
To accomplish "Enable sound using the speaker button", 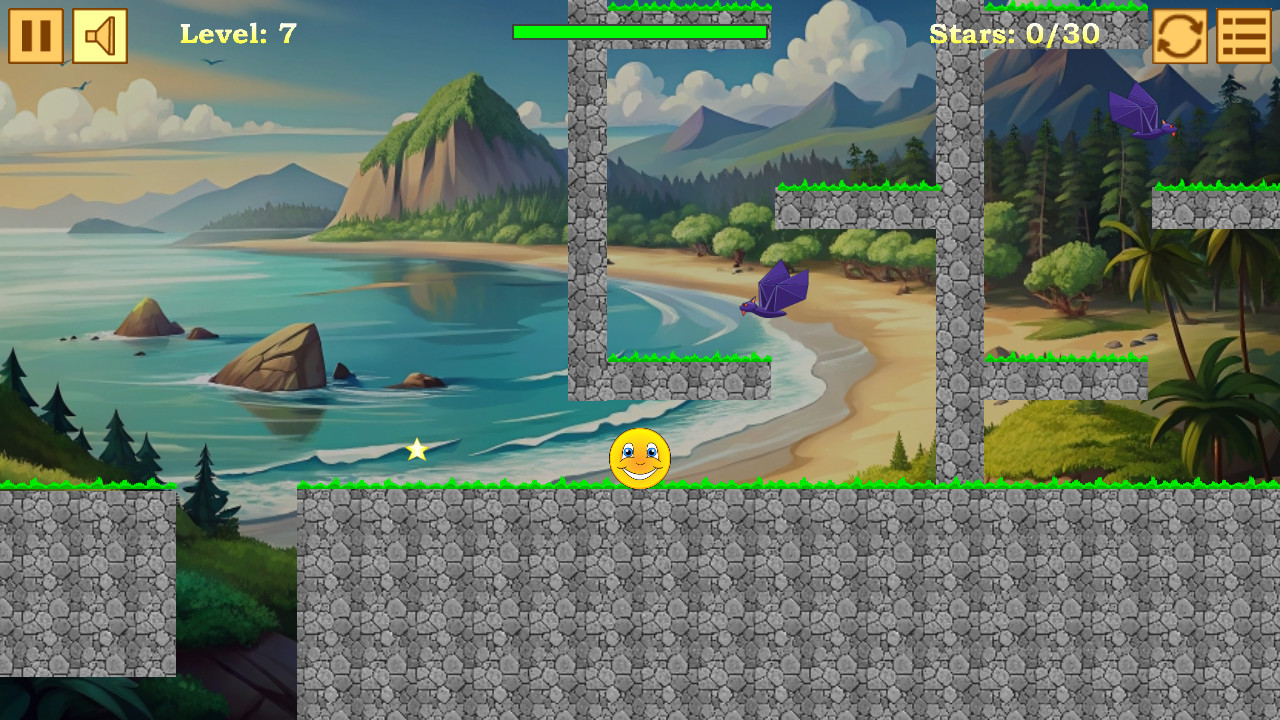I will [x=100, y=37].
